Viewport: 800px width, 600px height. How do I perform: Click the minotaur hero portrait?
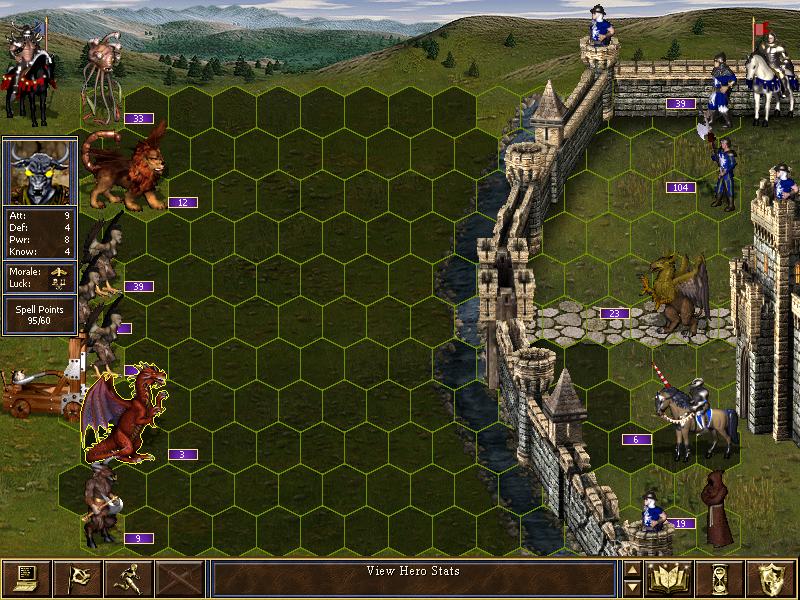39,171
